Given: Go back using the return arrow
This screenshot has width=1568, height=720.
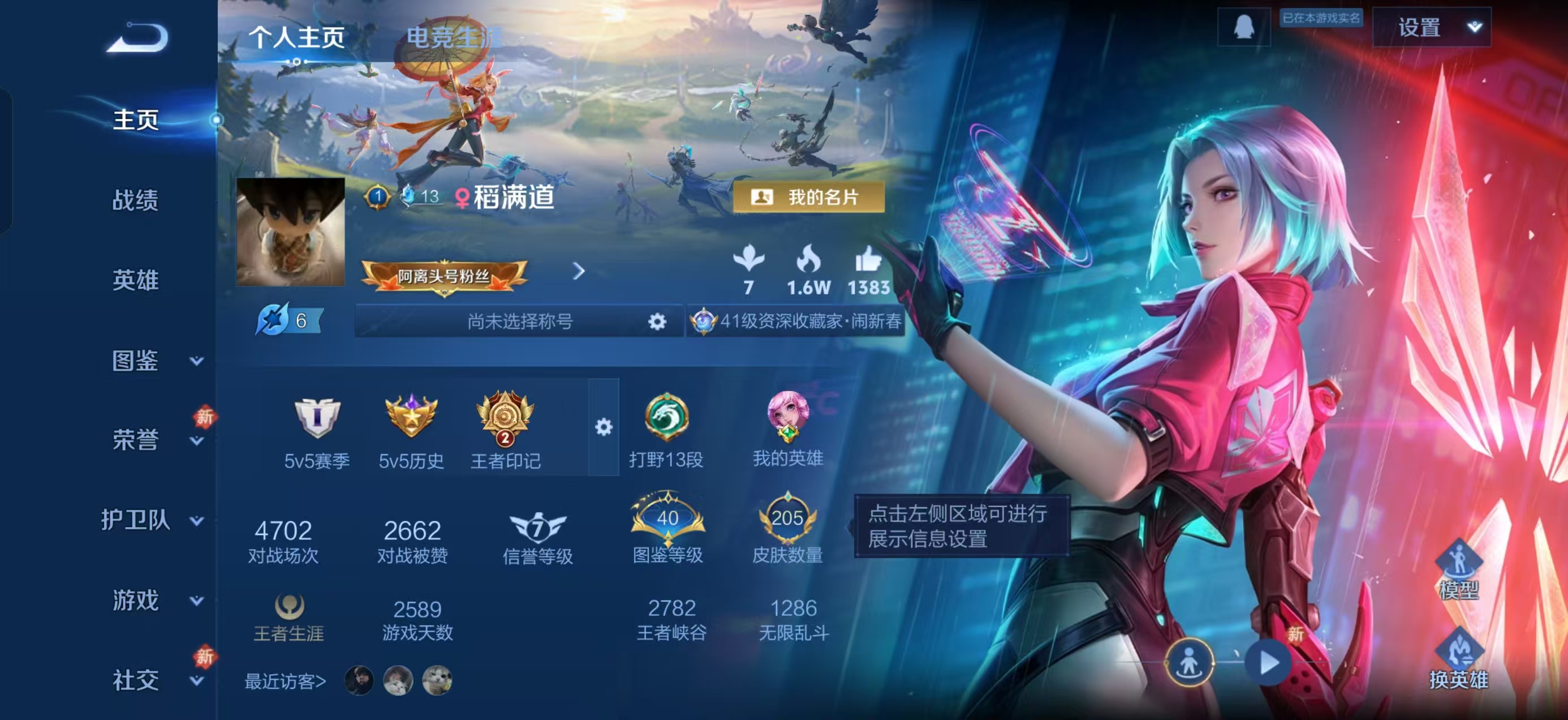Looking at the screenshot, I should (137, 38).
